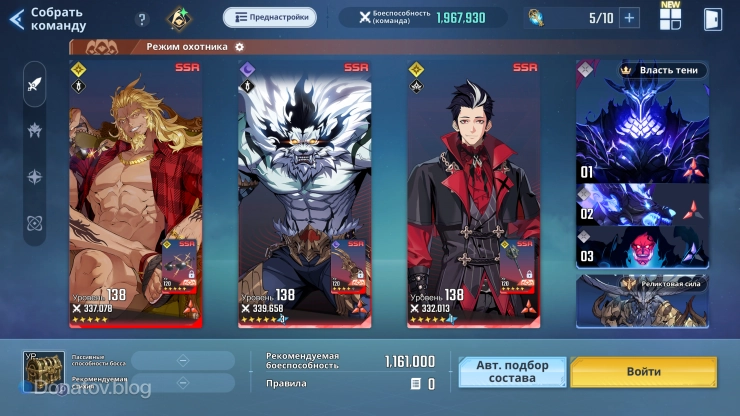740x416 pixels.
Task: Enter the battle with Войти
Action: coord(644,371)
